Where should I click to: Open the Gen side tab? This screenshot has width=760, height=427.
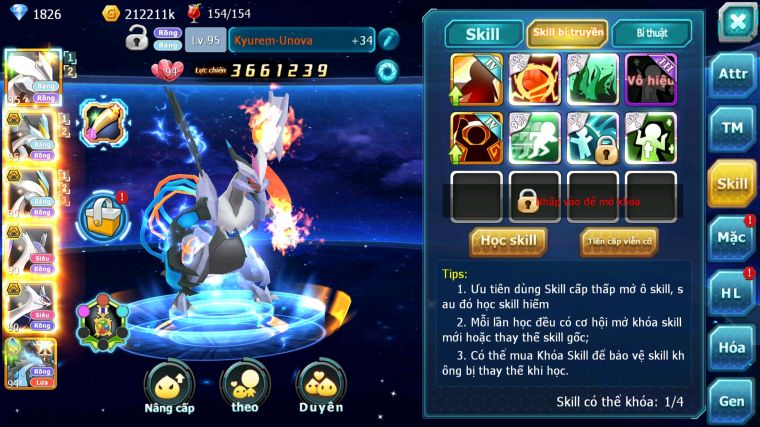pos(732,401)
